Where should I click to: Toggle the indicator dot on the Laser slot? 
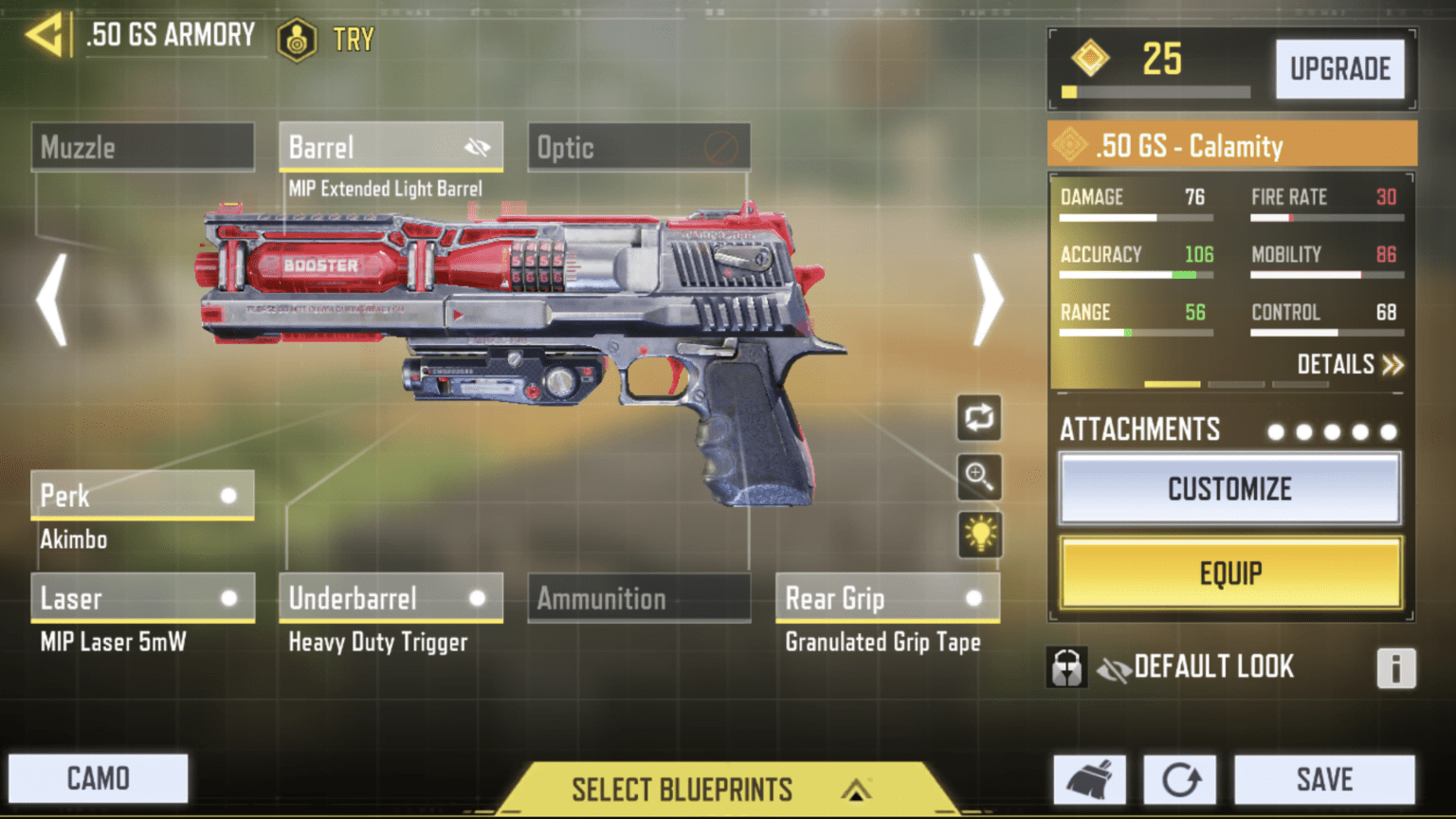click(x=228, y=598)
